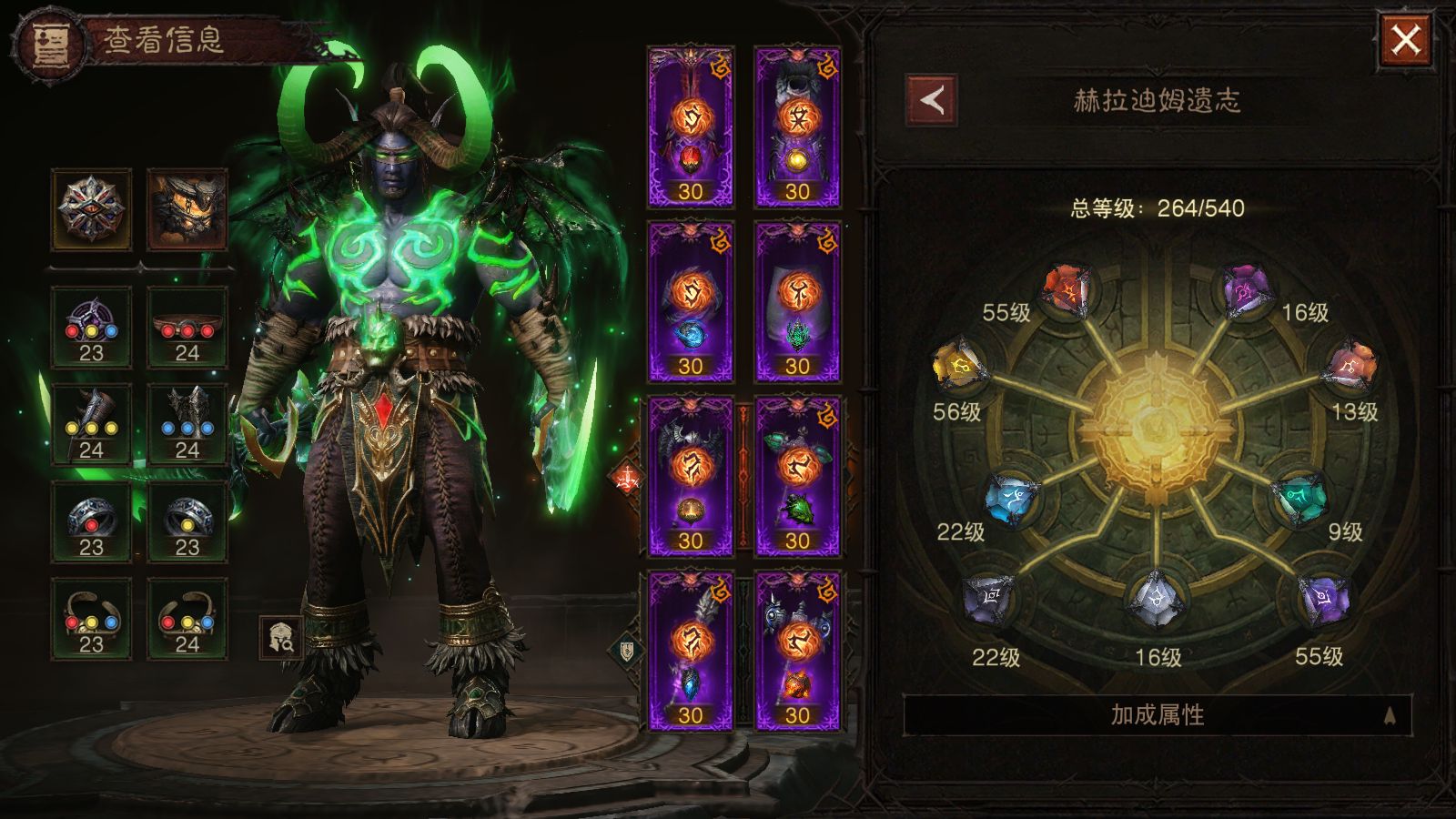Select the blue 22级 vessel gem
Viewport: 1456px width, 819px height.
point(1014,499)
